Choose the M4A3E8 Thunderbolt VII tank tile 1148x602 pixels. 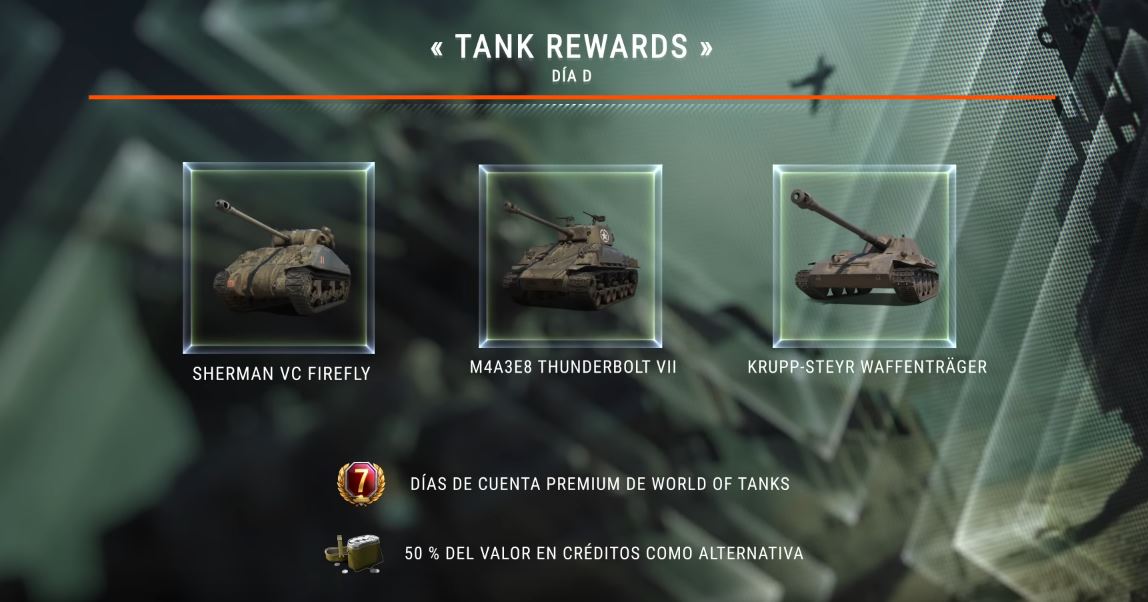(571, 256)
